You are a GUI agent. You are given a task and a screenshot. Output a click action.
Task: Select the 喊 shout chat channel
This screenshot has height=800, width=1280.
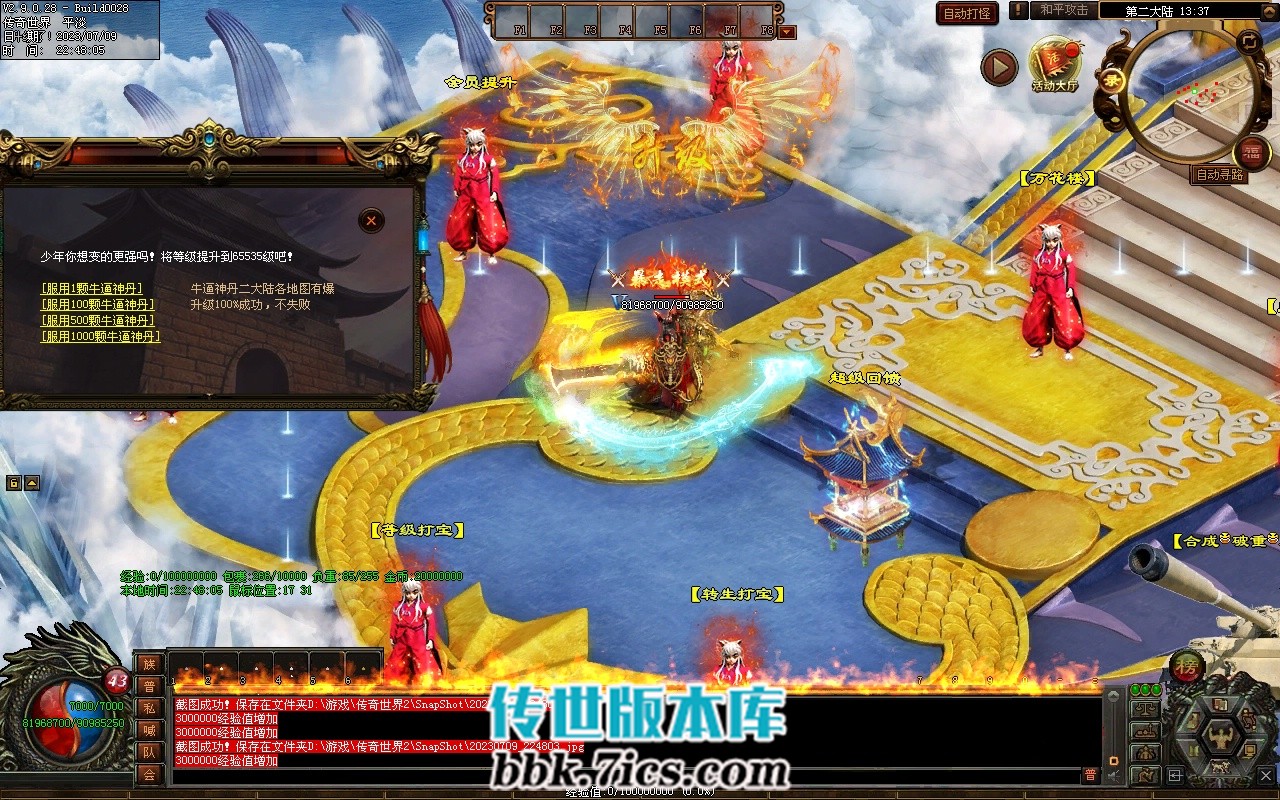pyautogui.click(x=149, y=730)
